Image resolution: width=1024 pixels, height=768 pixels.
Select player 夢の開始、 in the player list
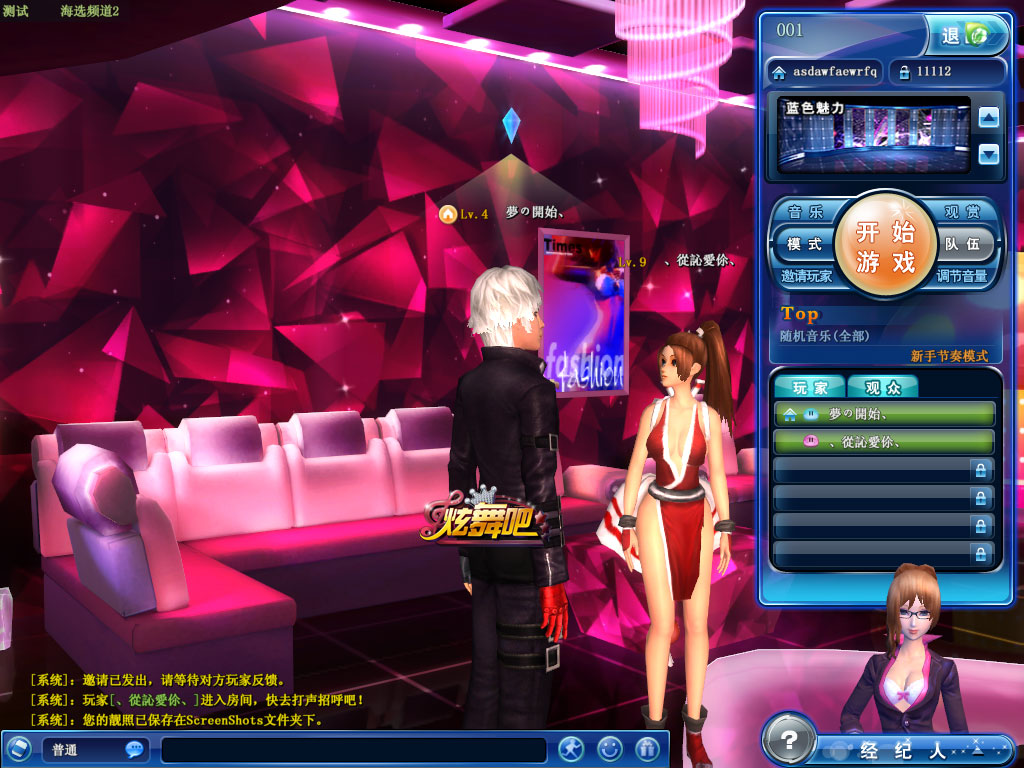click(x=884, y=414)
